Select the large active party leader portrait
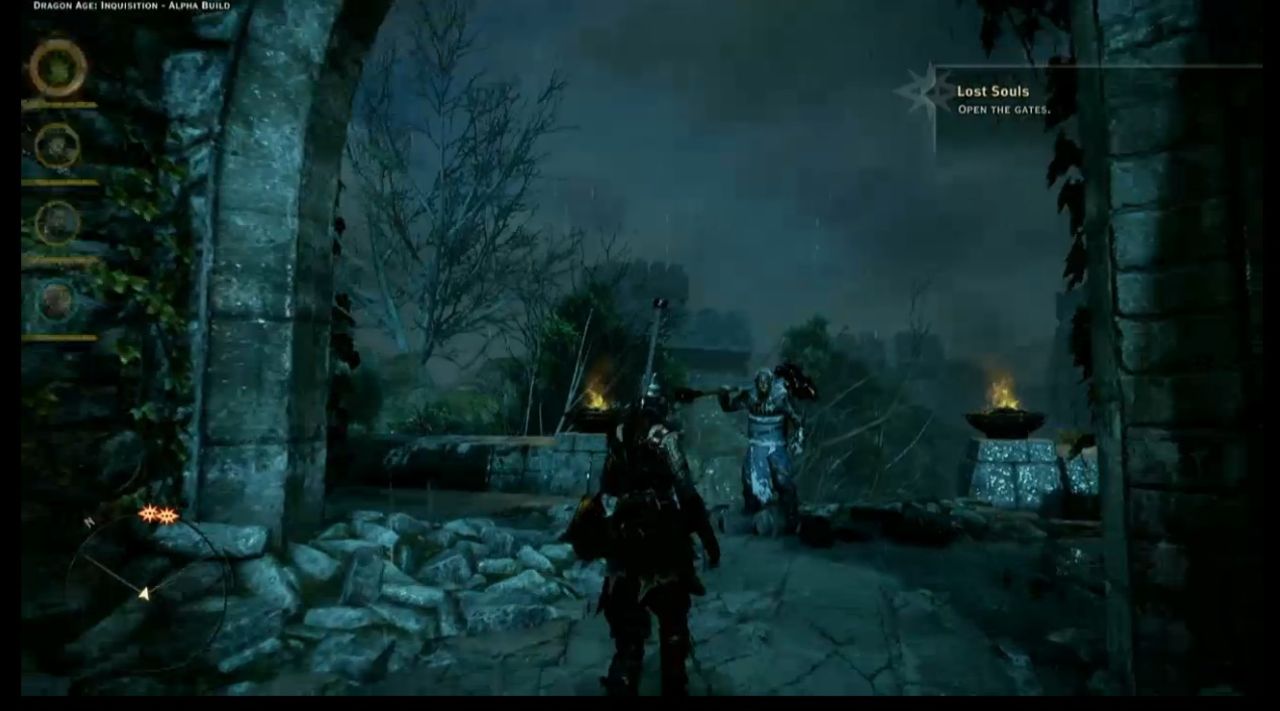This screenshot has height=711, width=1280. pyautogui.click(x=57, y=68)
